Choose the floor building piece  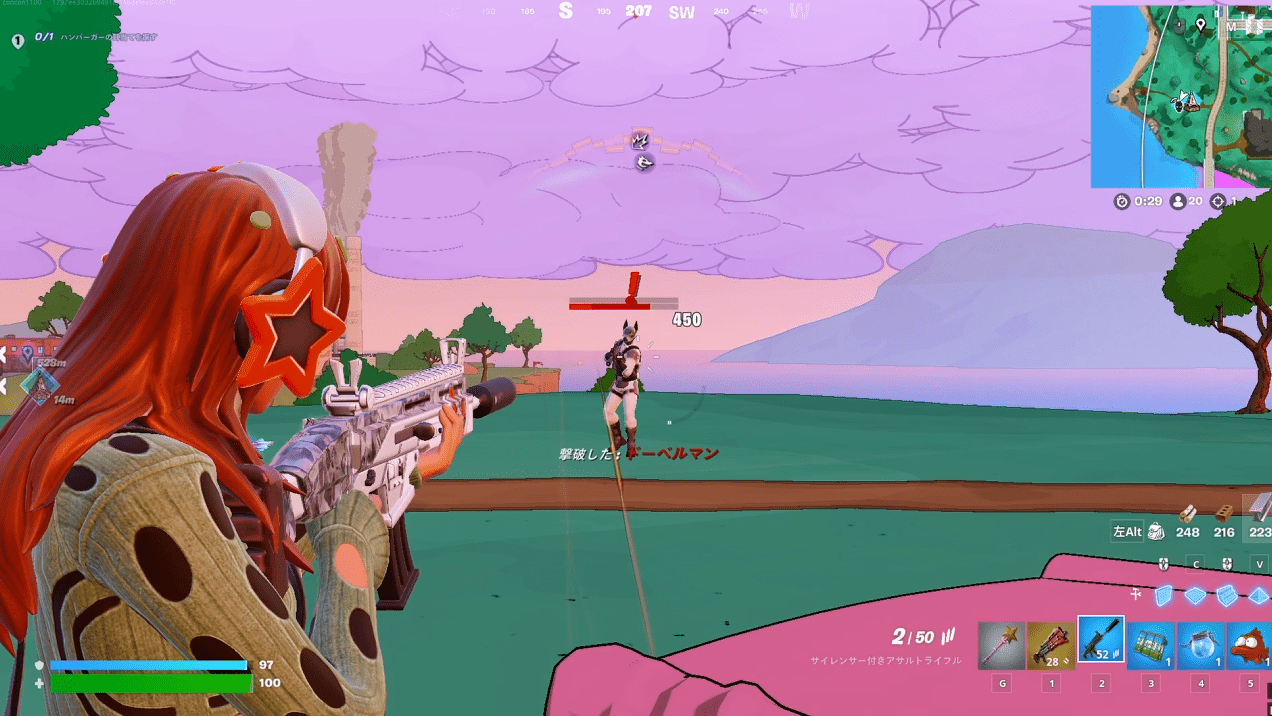pos(1195,596)
